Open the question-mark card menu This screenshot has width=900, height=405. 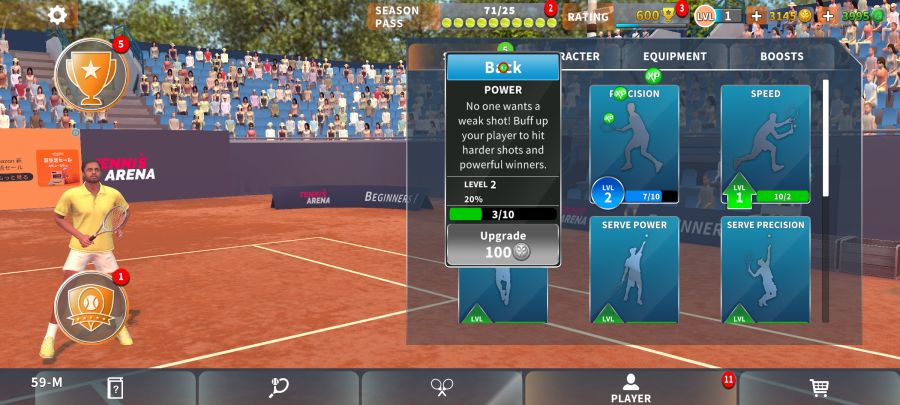pyautogui.click(x=115, y=388)
